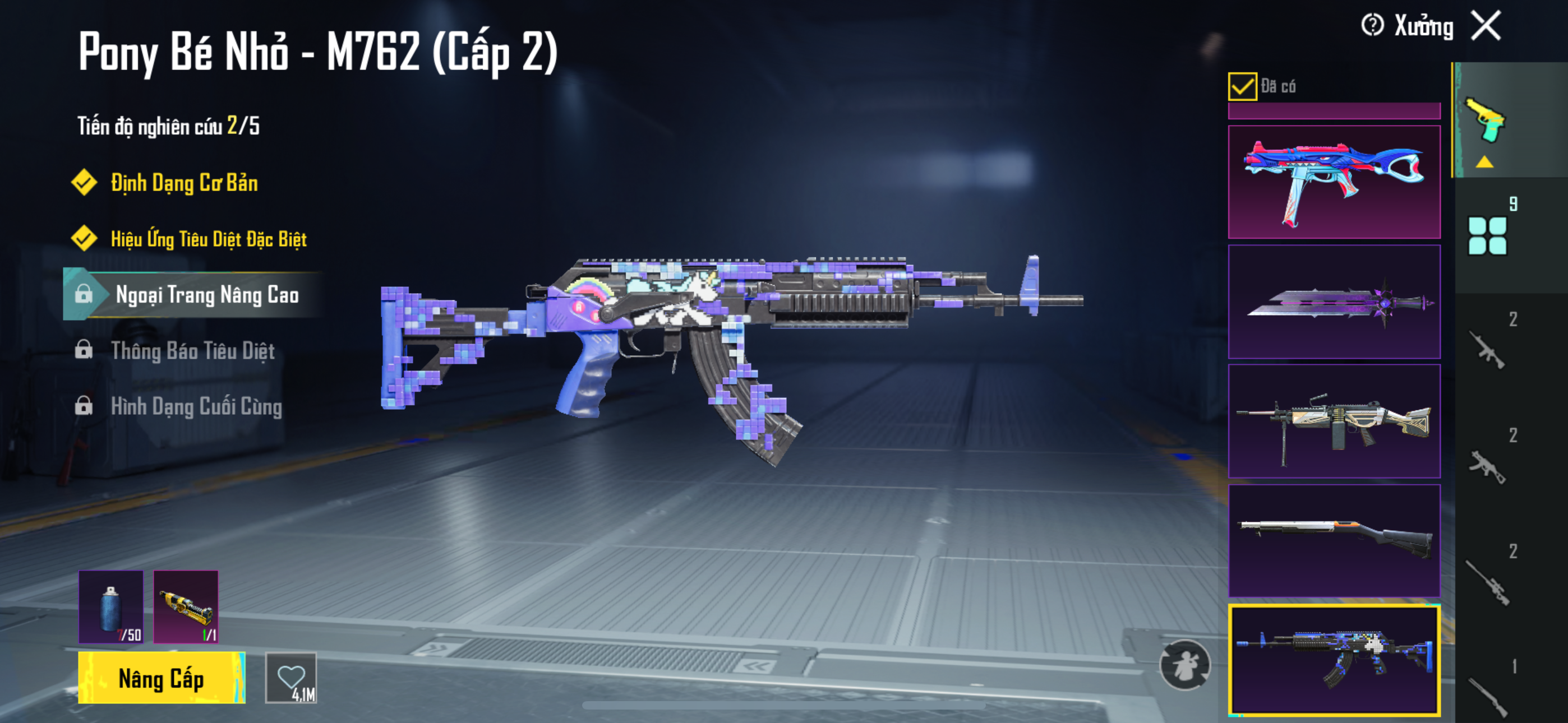The height and width of the screenshot is (723, 1568).
Task: Select the white and gold machine gun skin
Action: pyautogui.click(x=1334, y=421)
